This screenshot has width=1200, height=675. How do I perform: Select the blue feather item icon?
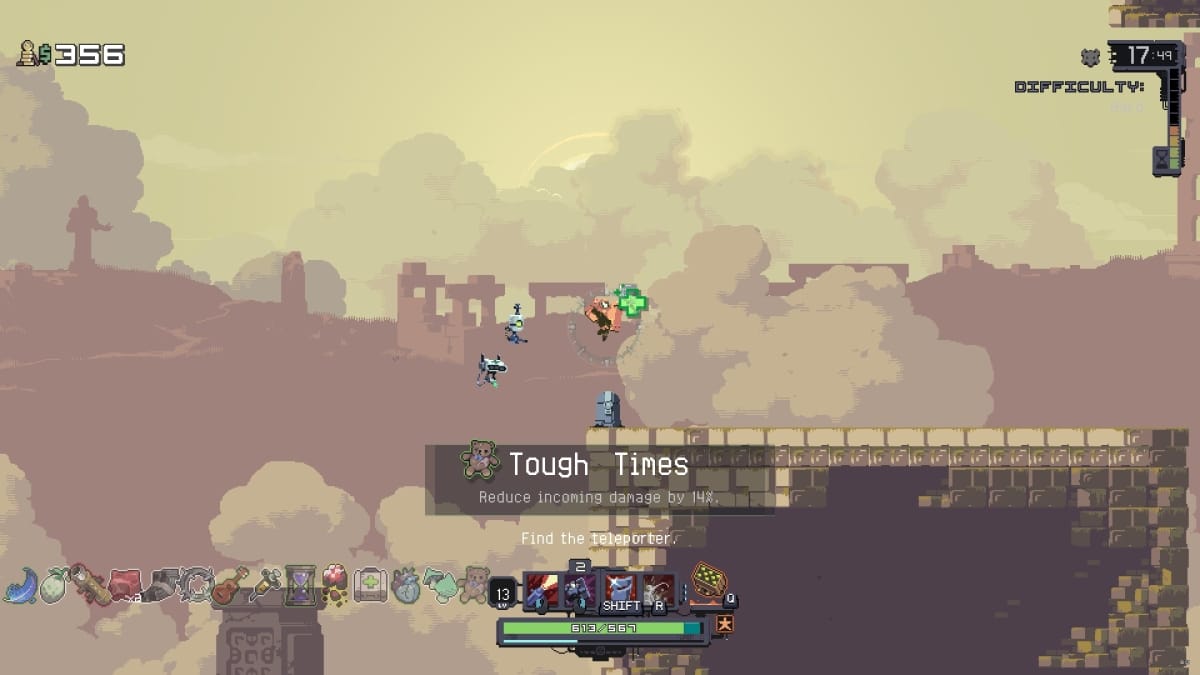pos(20,587)
